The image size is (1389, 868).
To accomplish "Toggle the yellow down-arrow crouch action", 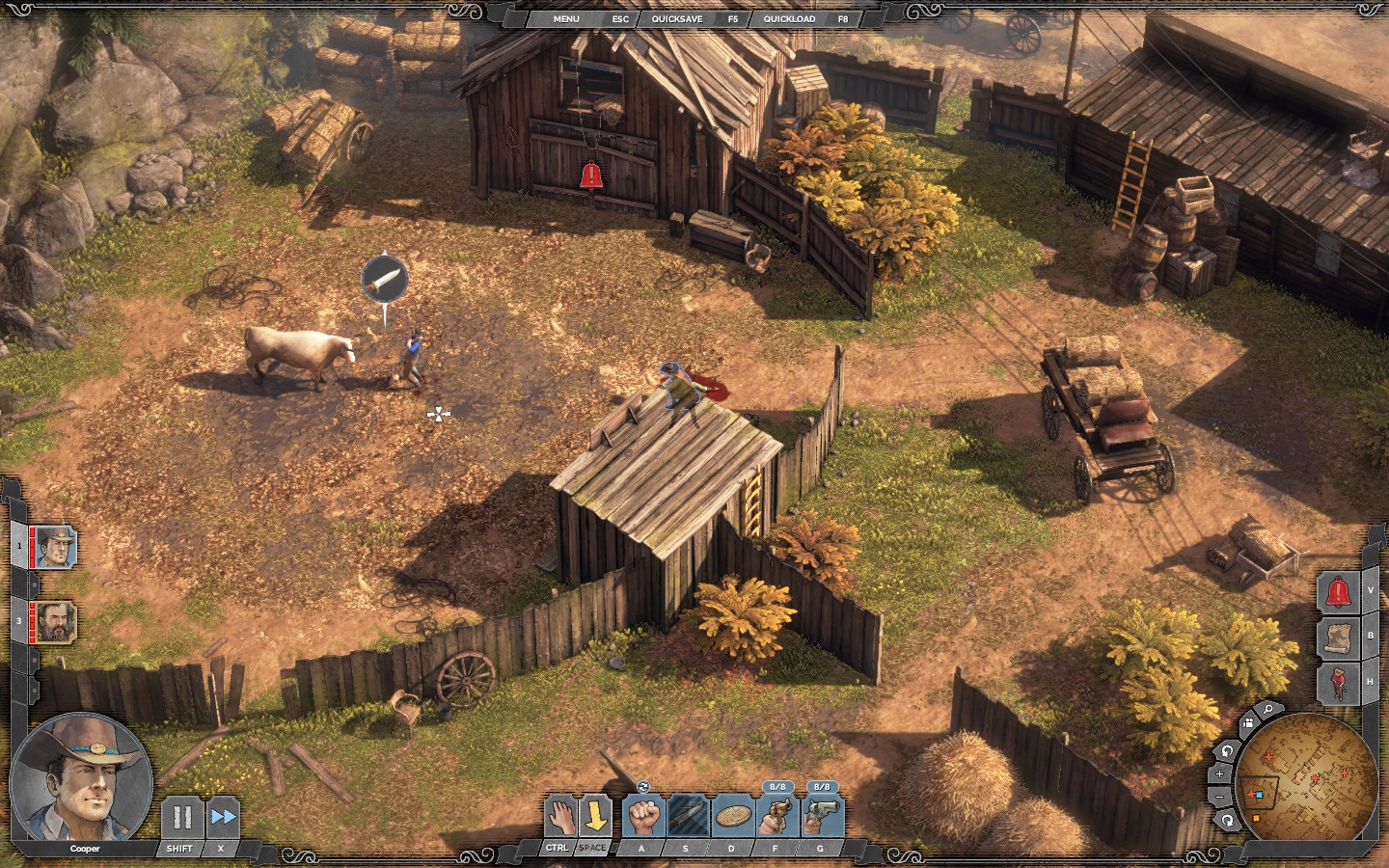I will pos(595,817).
